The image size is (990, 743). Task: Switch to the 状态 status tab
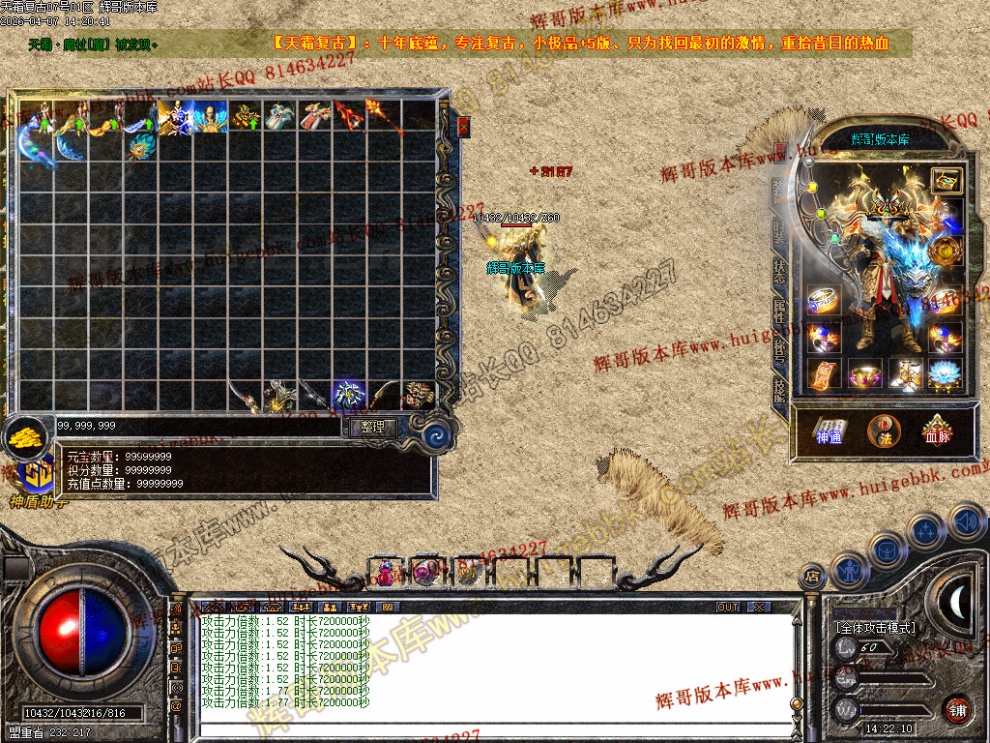[779, 267]
